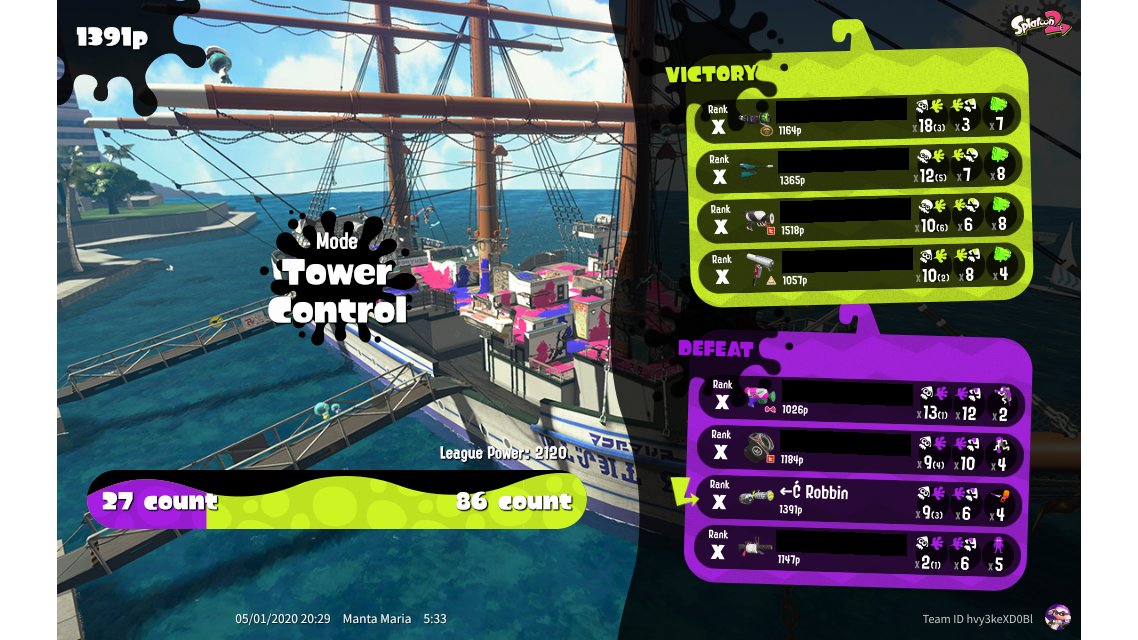
Task: Open the profile avatar beside Team ID
Action: click(1057, 617)
